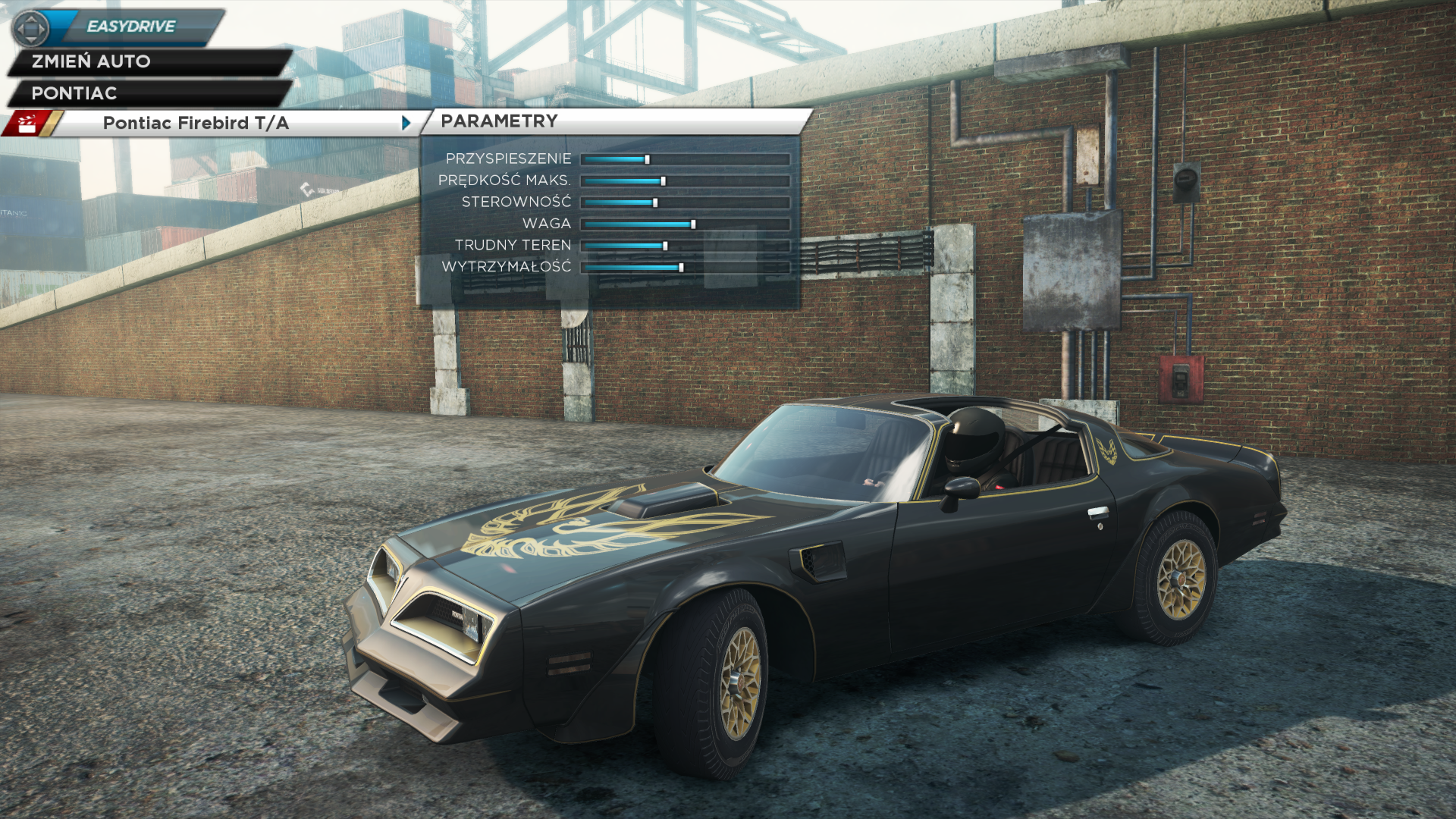The width and height of the screenshot is (1456, 819).
Task: Click the arrow beside Pontiac Firebird T/A
Action: (x=406, y=123)
